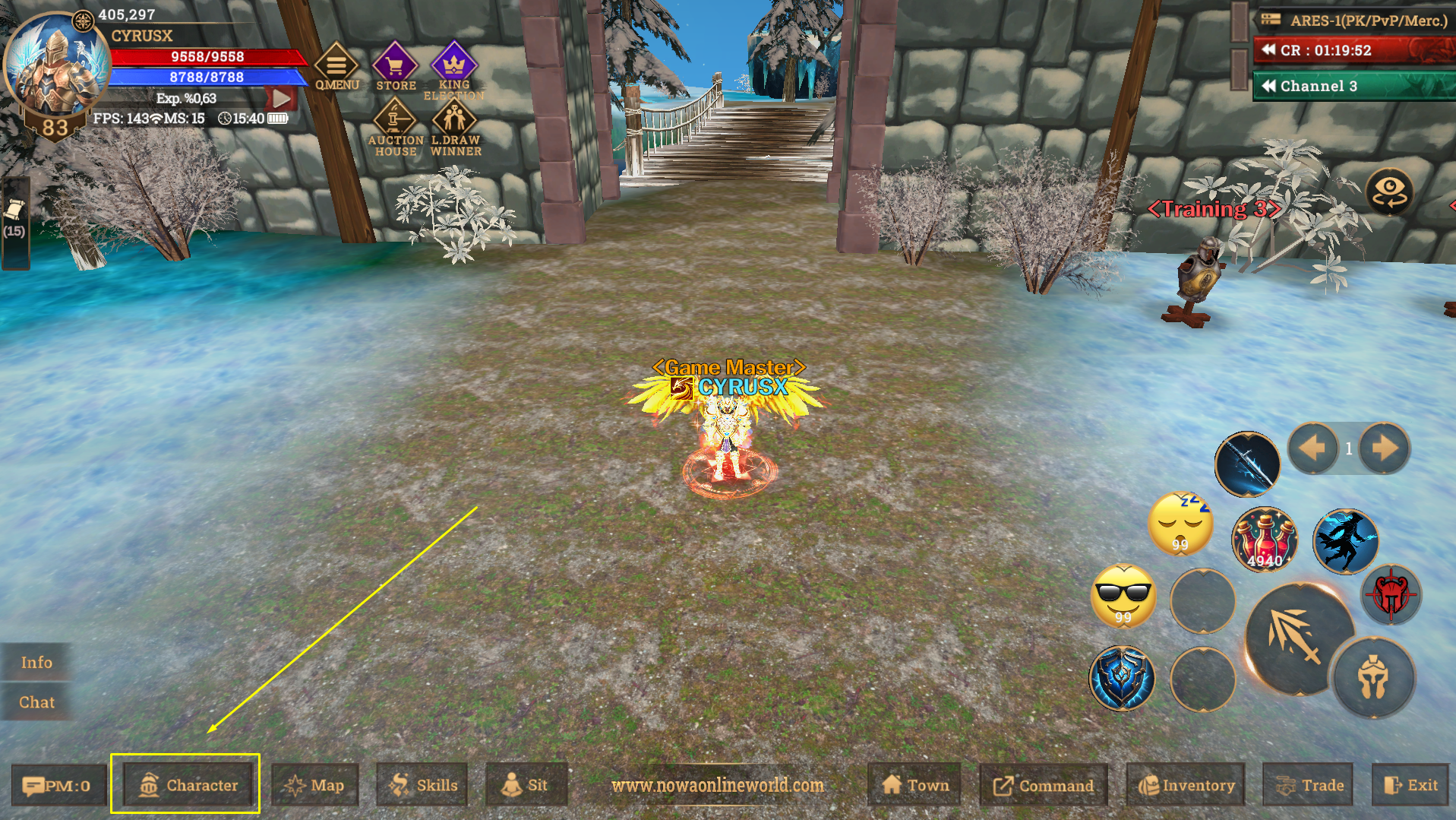This screenshot has width=1456, height=820.
Task: Select the equipped sword skill icon
Action: coord(1246,464)
